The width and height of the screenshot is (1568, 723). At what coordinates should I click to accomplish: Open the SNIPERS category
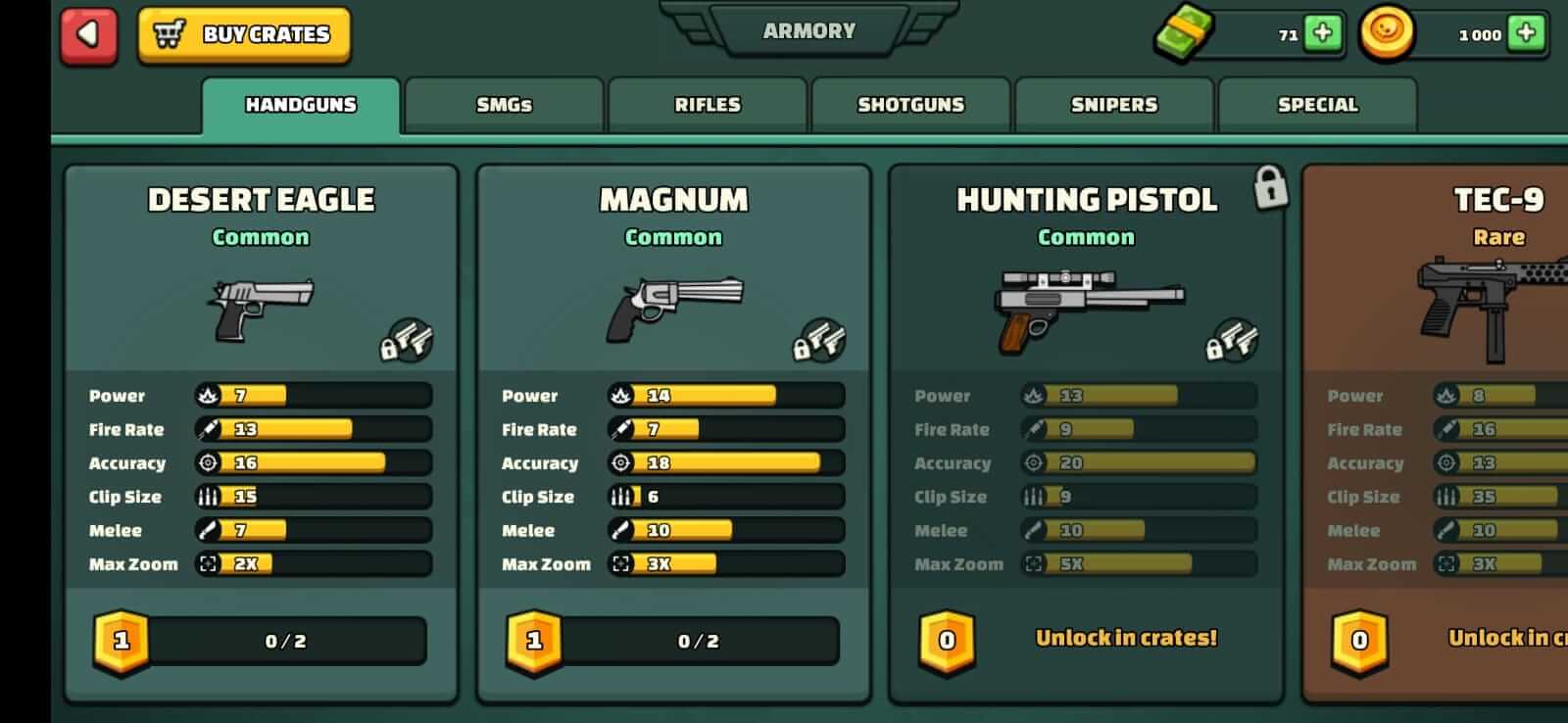coord(1113,104)
